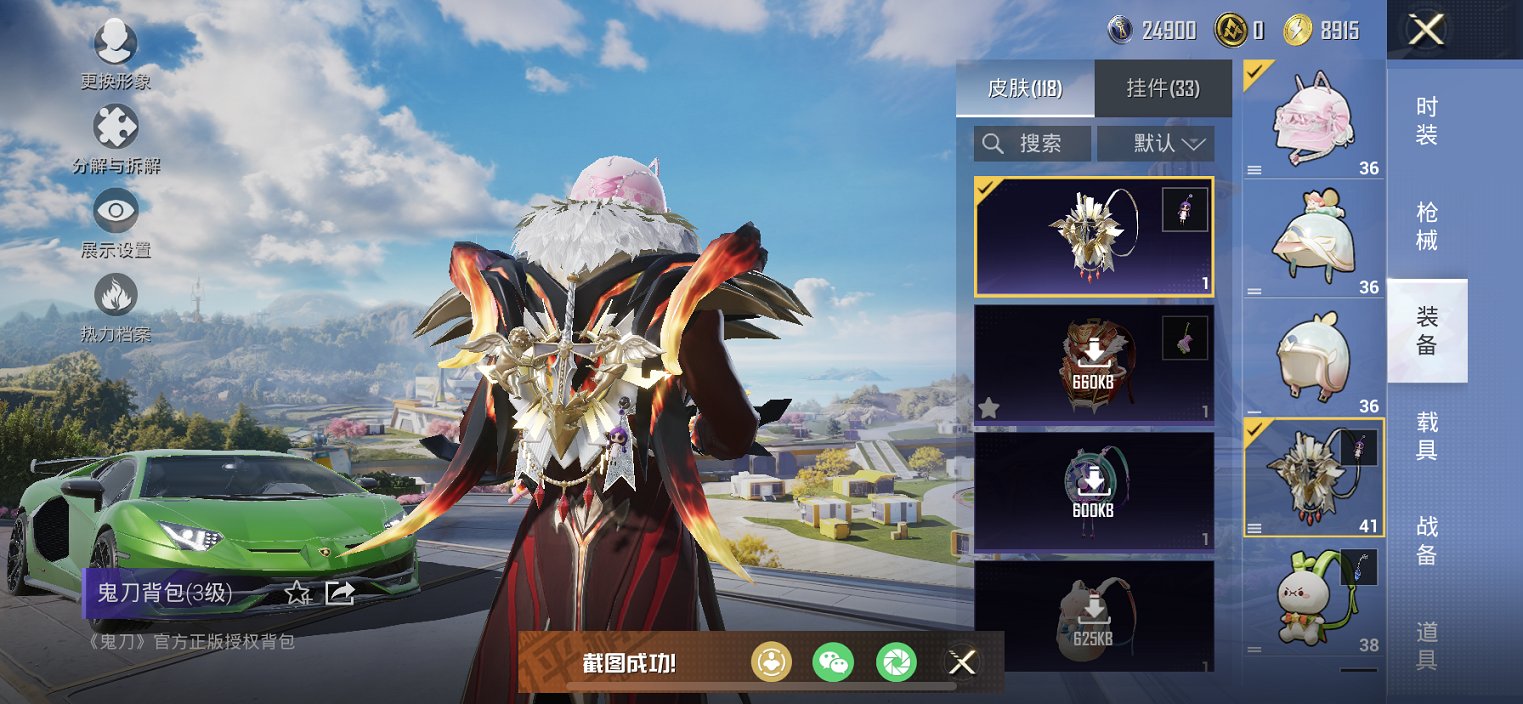Open the 时装 category
The width and height of the screenshot is (1523, 704).
pos(1427,121)
